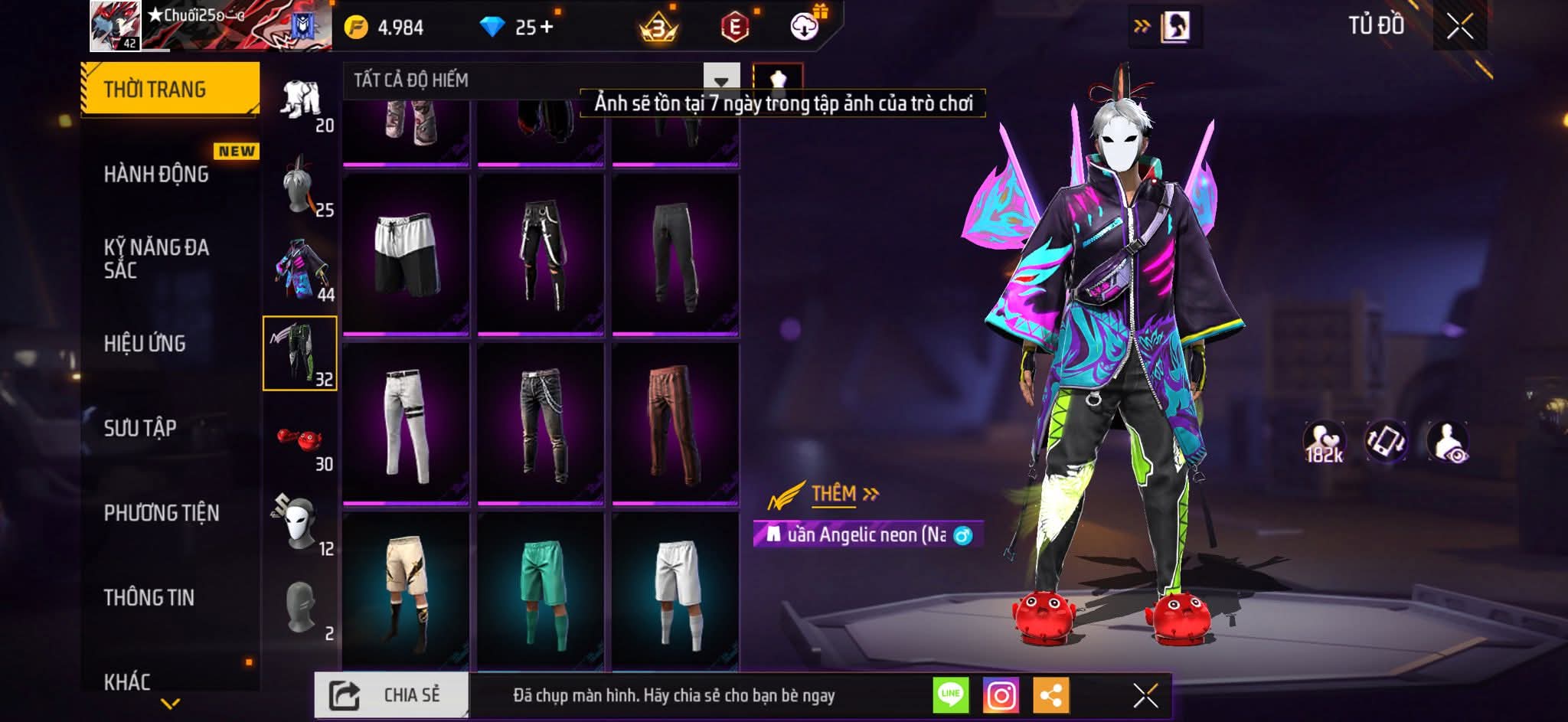Switch to the HÀNH ĐỘNG tab
The image size is (1568, 722).
click(157, 175)
